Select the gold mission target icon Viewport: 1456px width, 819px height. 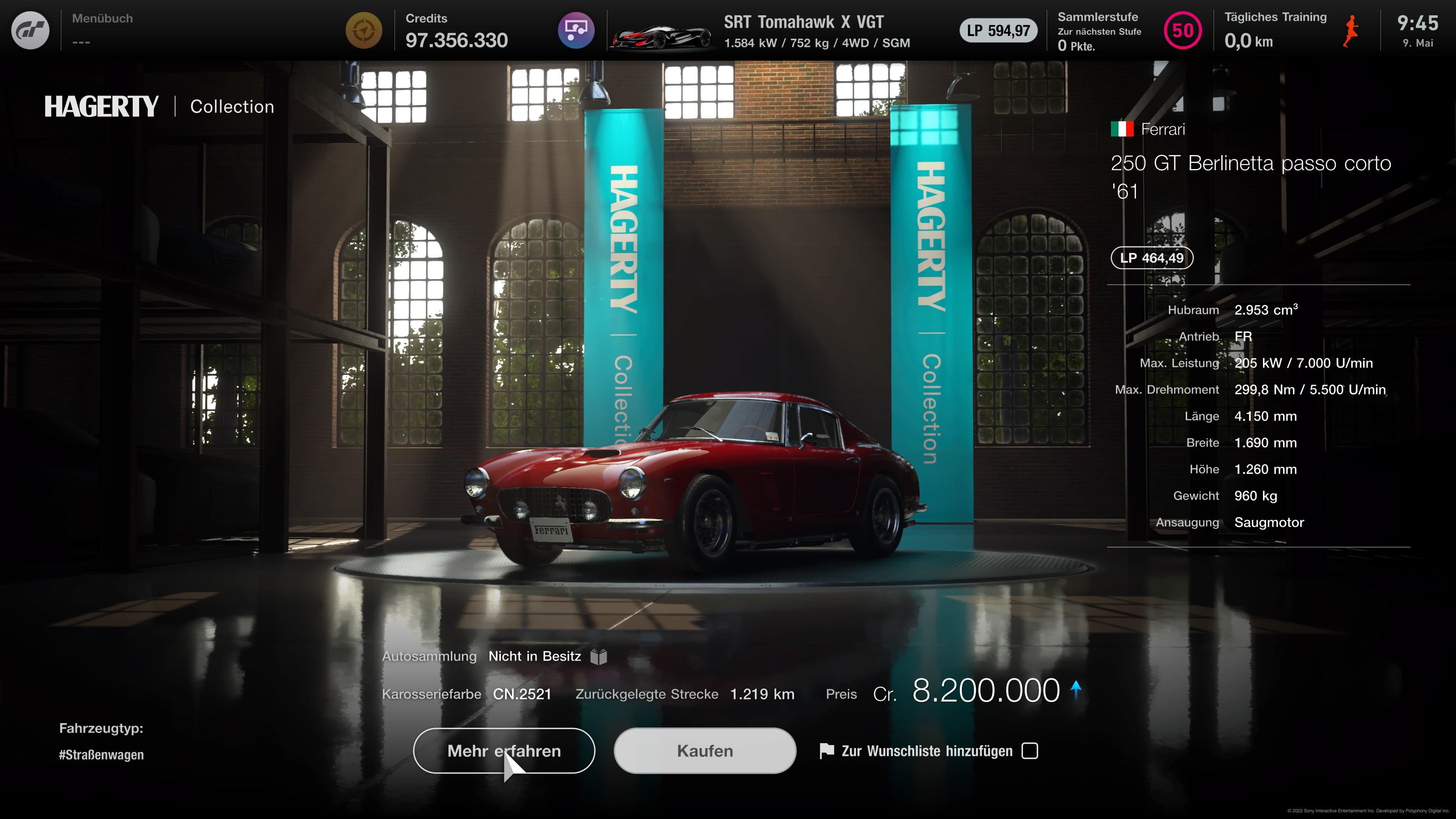(x=364, y=30)
